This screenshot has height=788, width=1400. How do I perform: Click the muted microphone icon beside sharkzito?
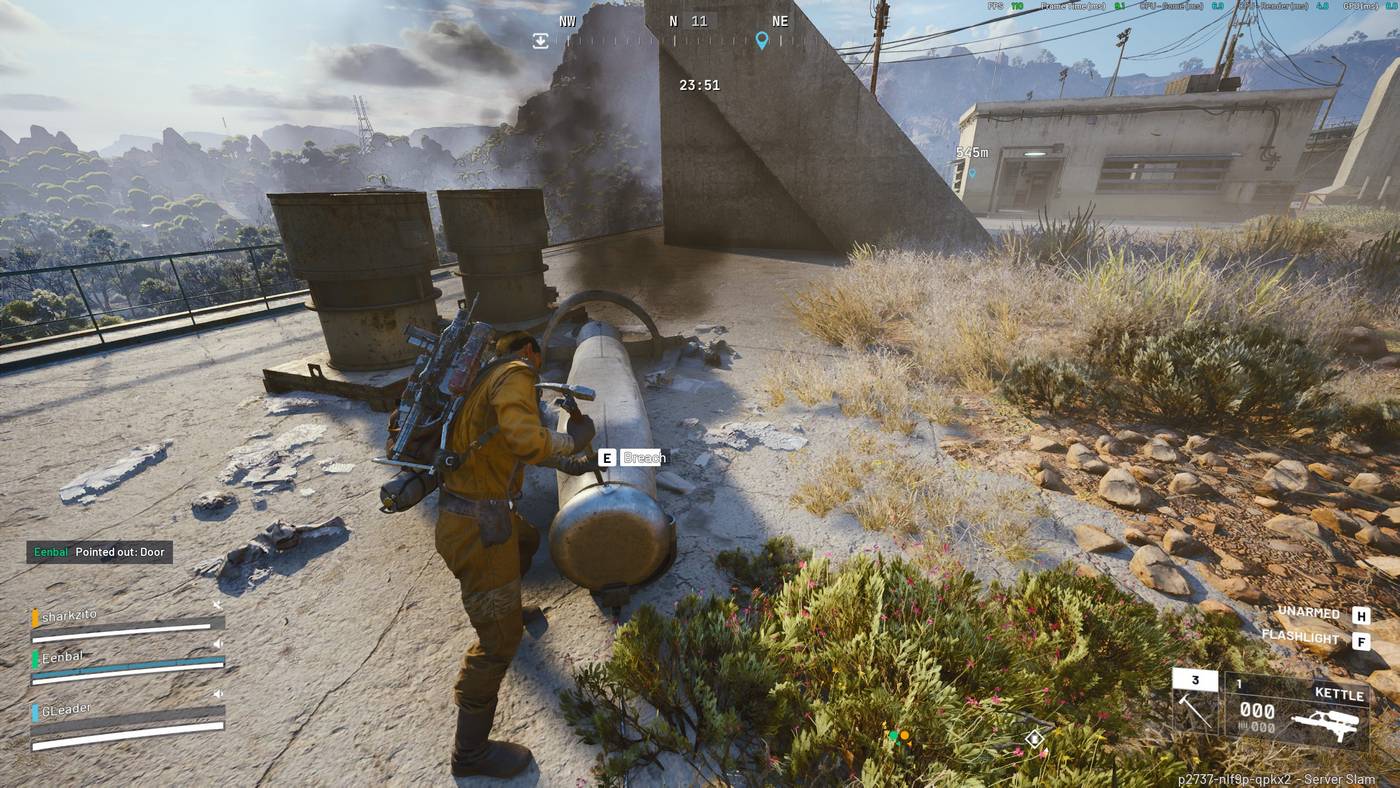click(x=218, y=604)
